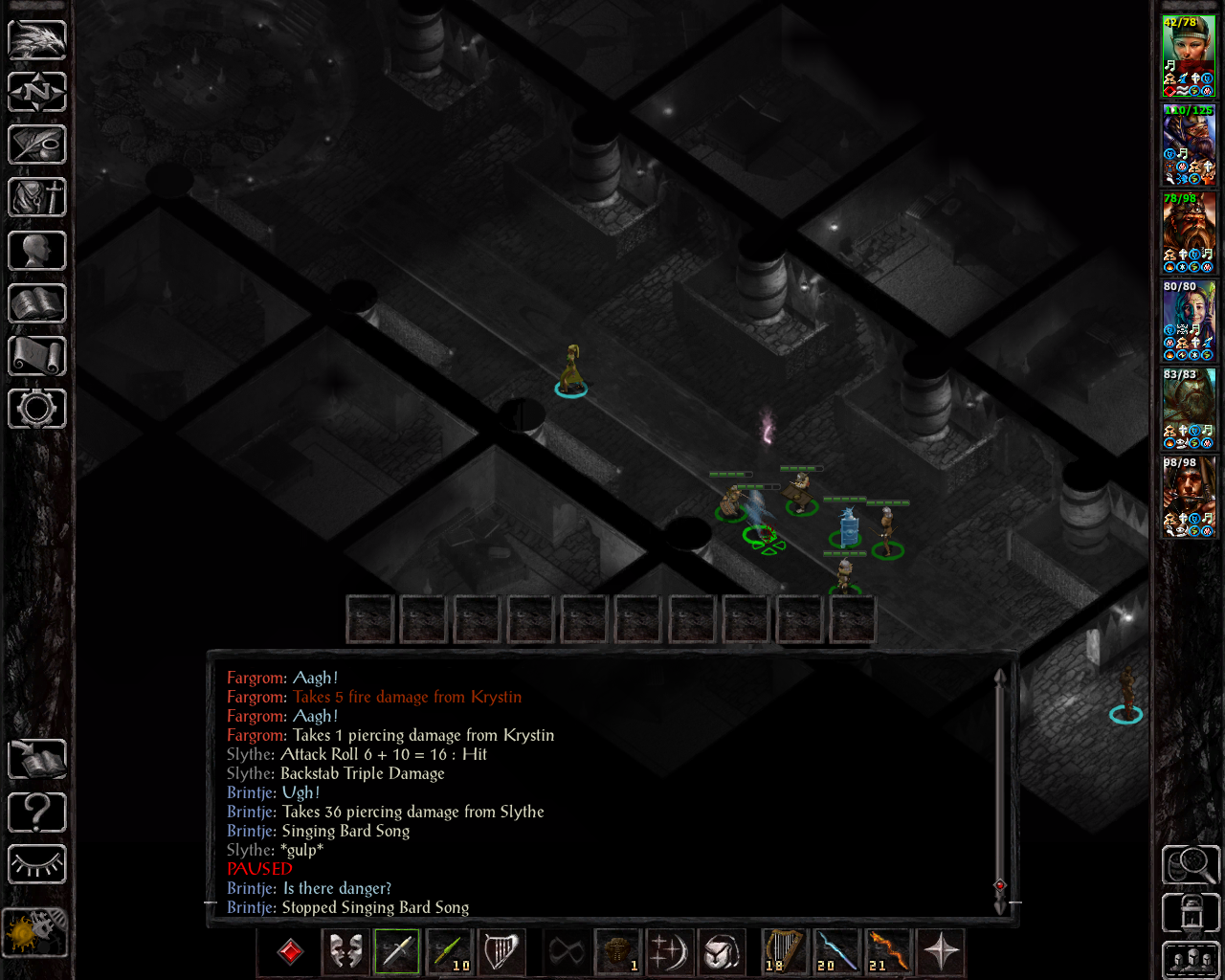Activate the twin masks thieving ability
Image resolution: width=1225 pixels, height=980 pixels.
click(x=345, y=951)
